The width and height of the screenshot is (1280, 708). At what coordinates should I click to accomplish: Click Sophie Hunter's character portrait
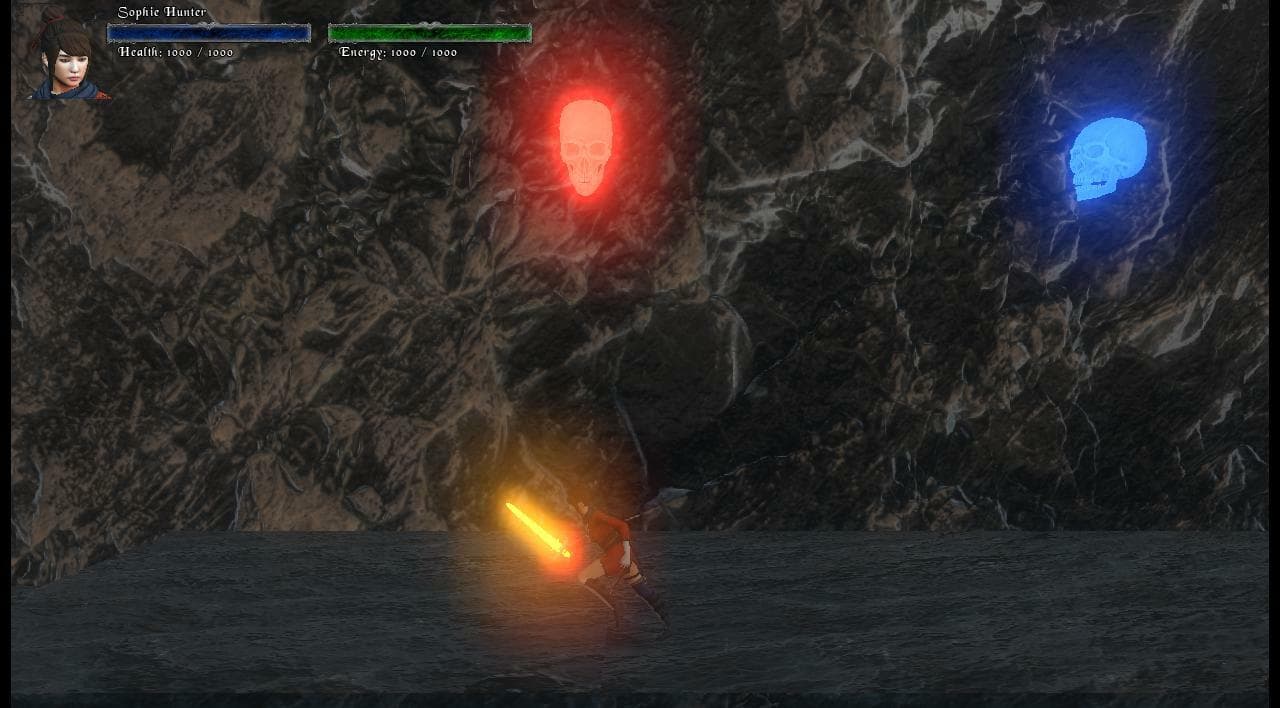66,57
